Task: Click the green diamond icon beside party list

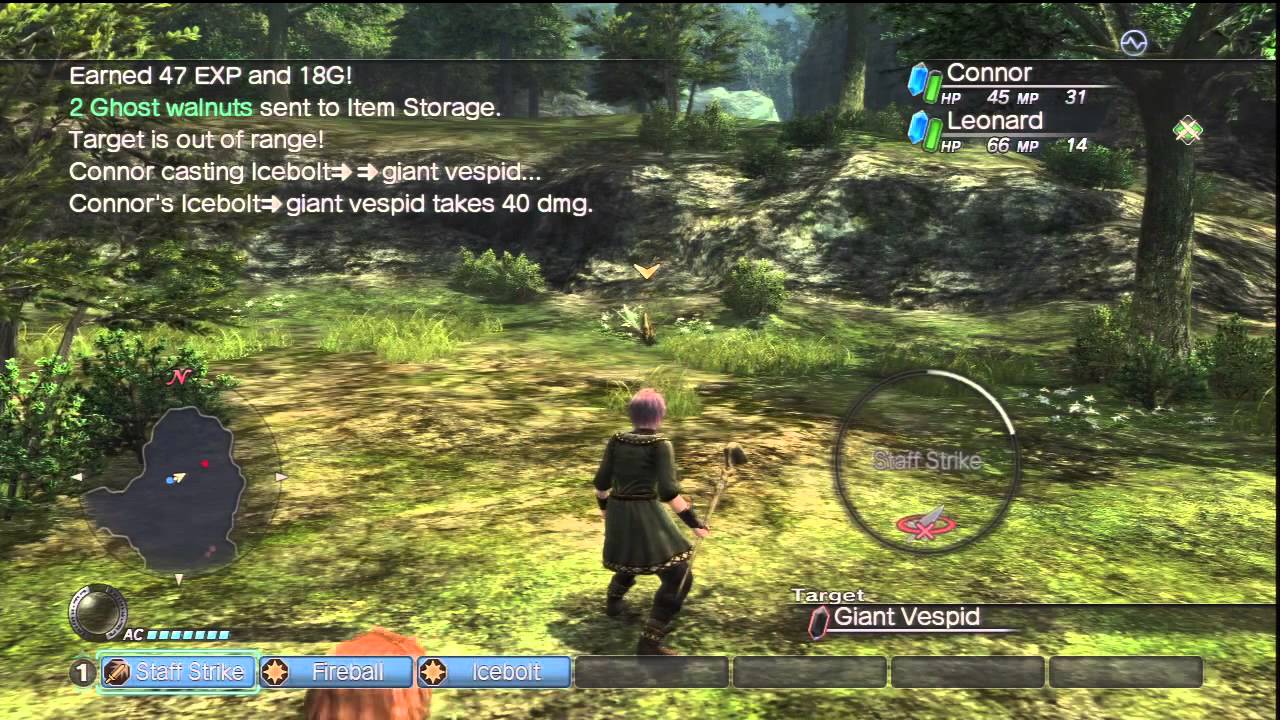Action: point(1187,130)
